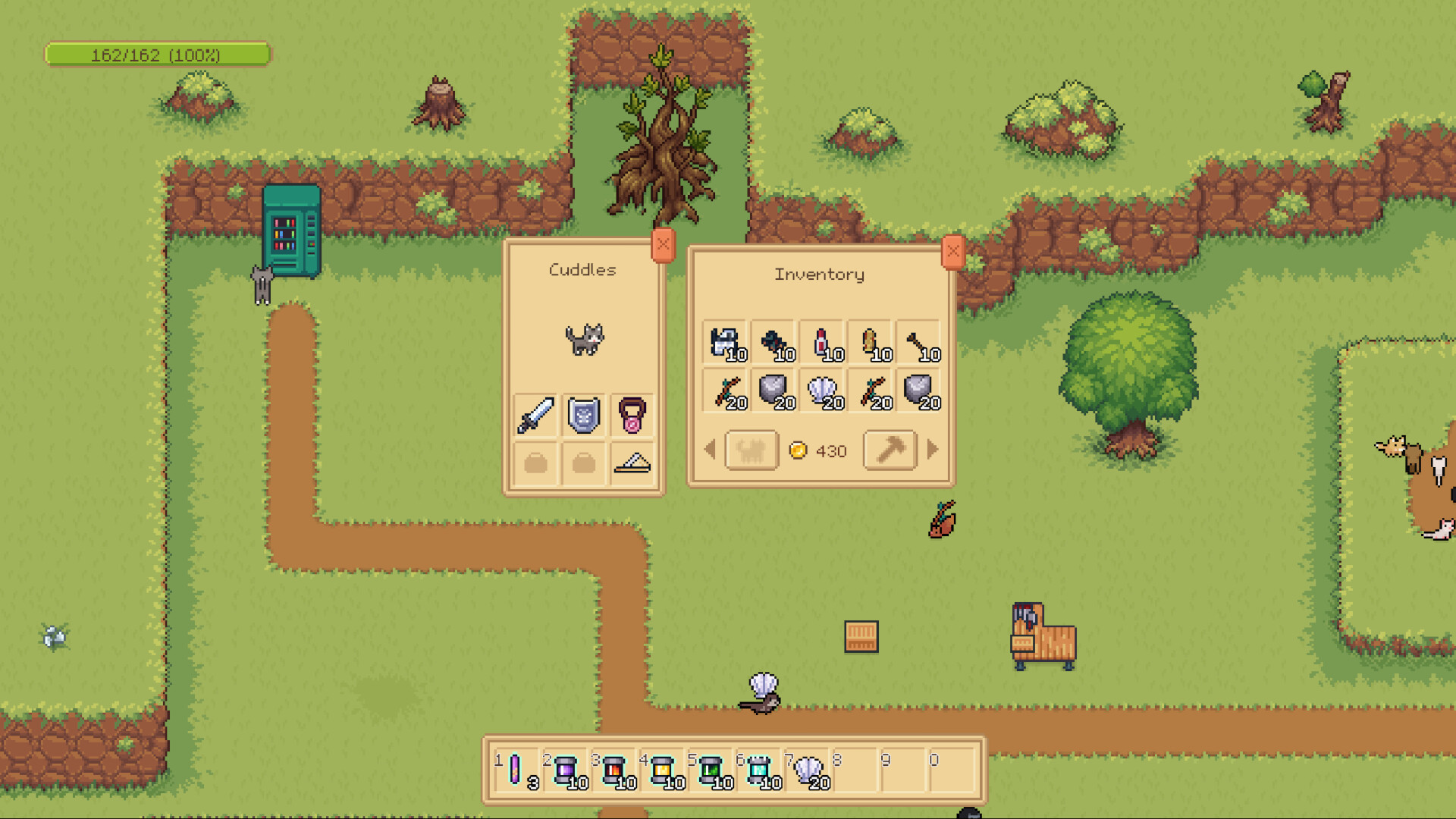
Task: Select the wand in hotbar slot 1
Action: coord(517,770)
